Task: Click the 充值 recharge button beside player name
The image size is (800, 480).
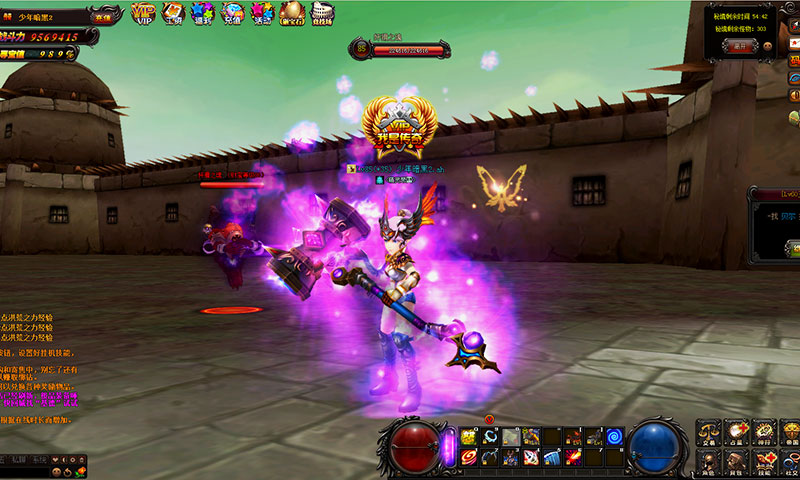Action: (x=103, y=17)
